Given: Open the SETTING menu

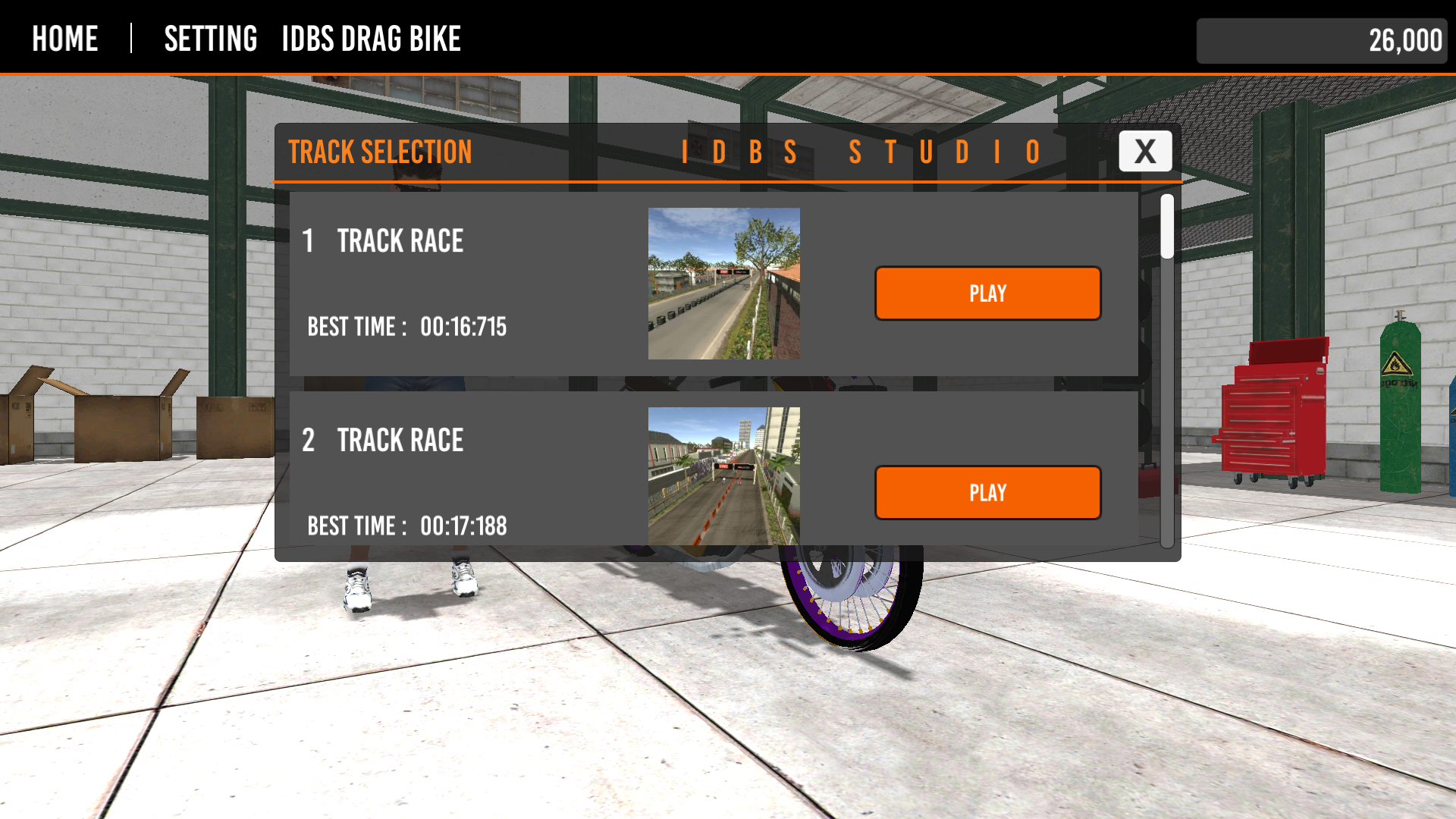Looking at the screenshot, I should tap(211, 38).
